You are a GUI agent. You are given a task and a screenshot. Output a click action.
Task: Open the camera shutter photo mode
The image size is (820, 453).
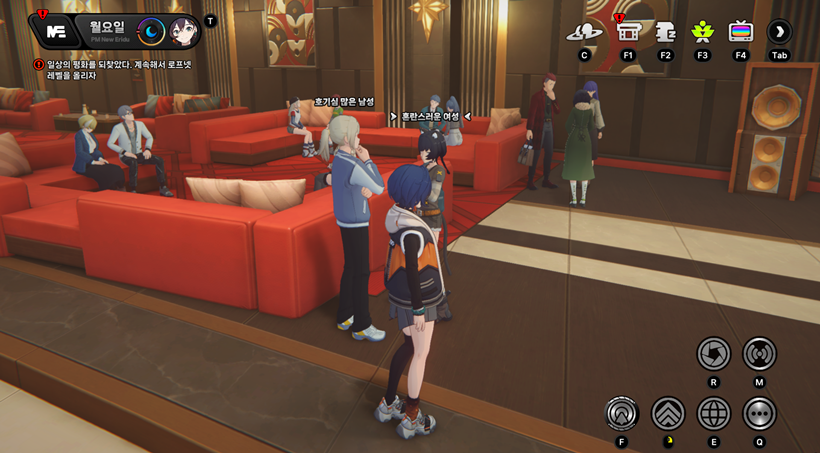(x=714, y=354)
